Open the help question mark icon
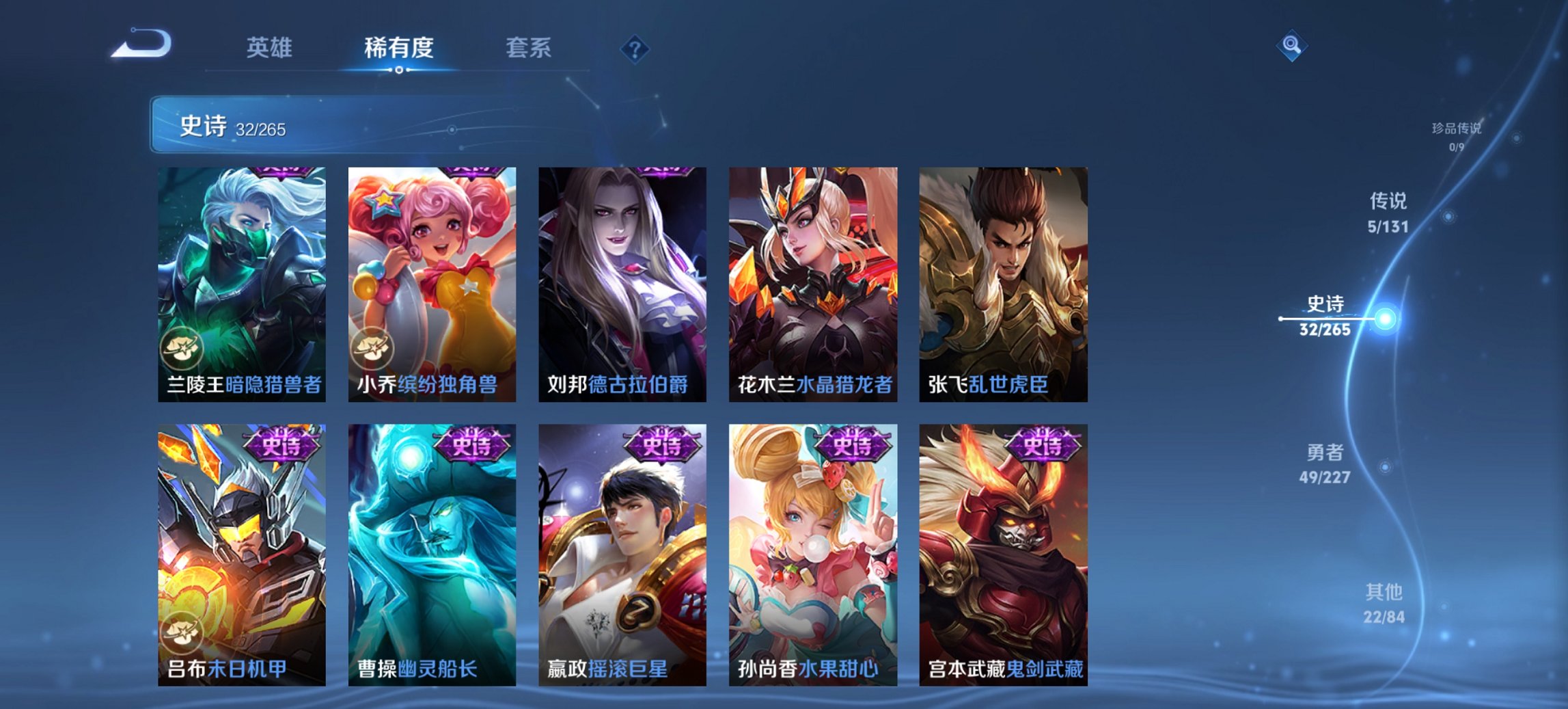The height and width of the screenshot is (709, 1568). (x=636, y=49)
